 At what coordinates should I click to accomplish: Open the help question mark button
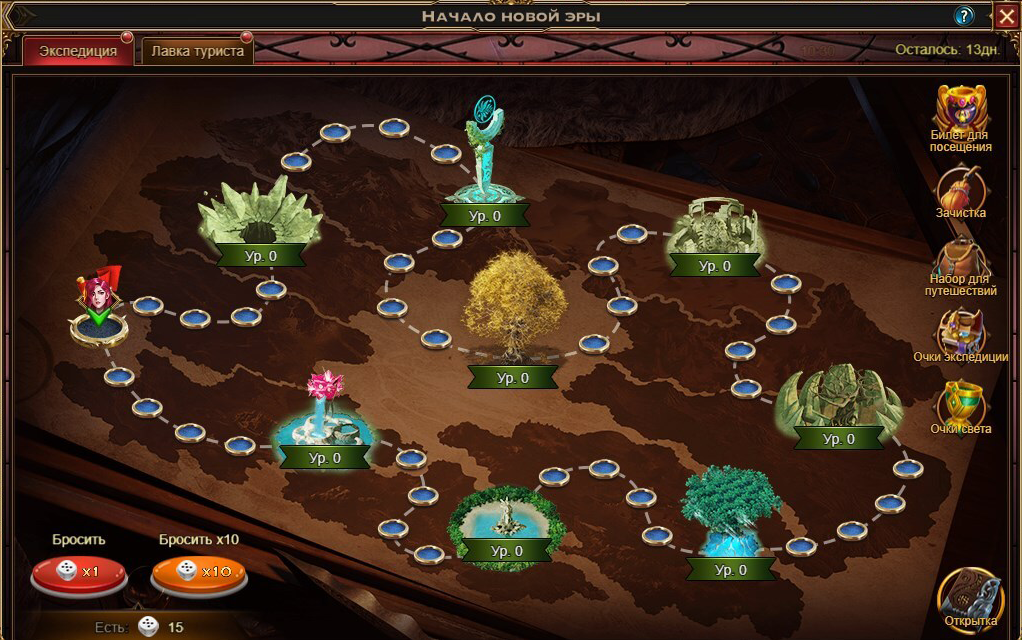coord(964,15)
